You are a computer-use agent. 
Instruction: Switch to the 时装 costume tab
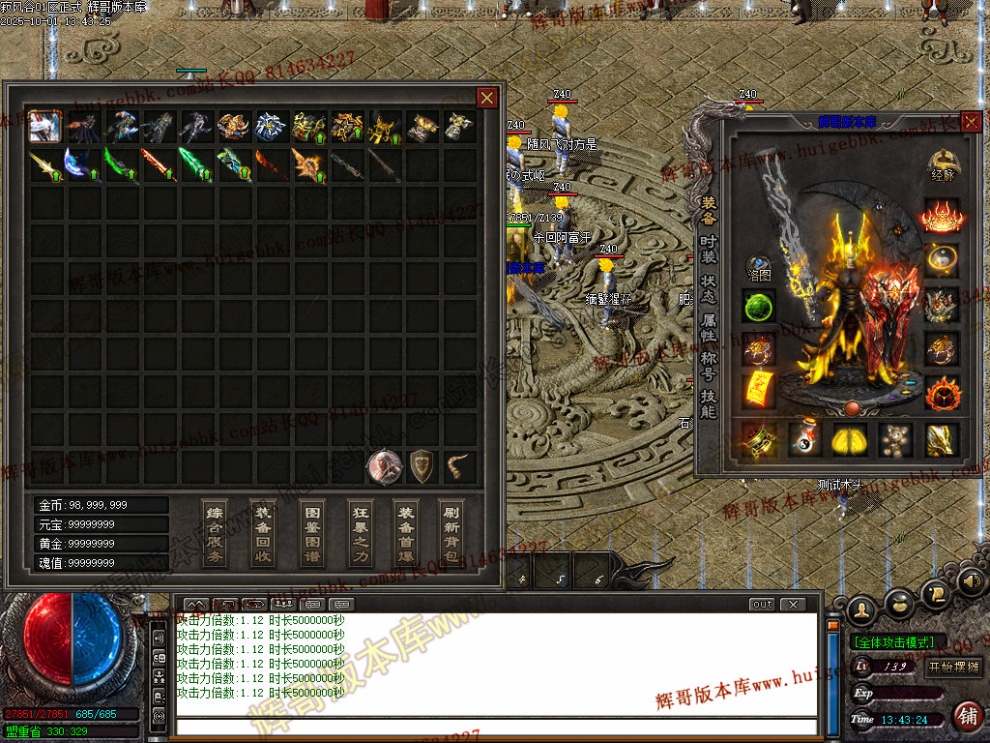pos(708,248)
